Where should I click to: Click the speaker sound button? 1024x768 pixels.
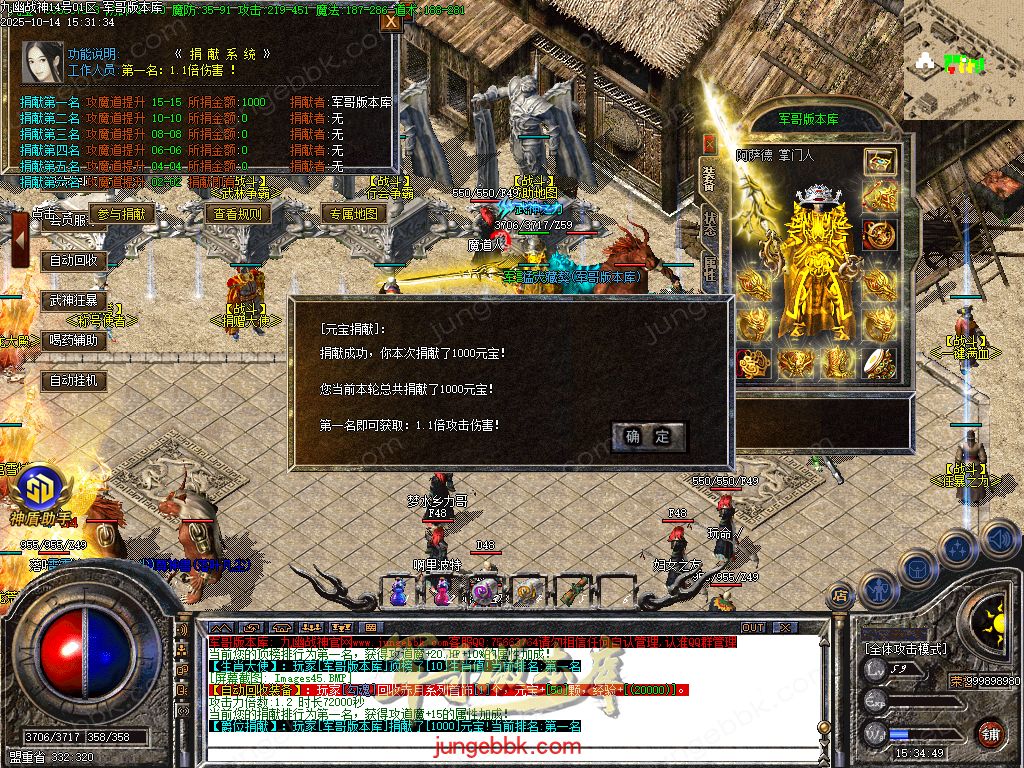tap(998, 538)
